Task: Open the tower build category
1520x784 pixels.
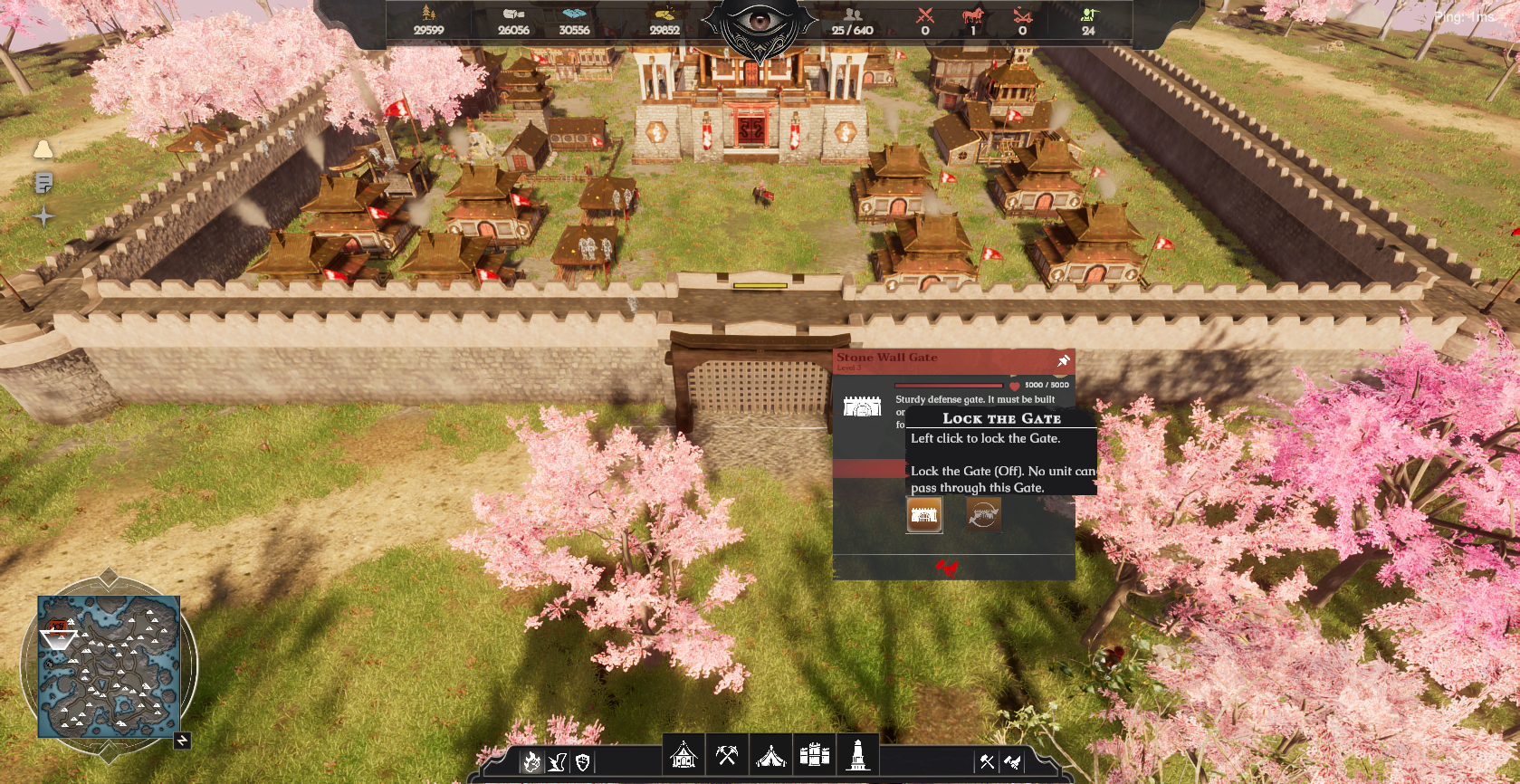Action: [857, 754]
